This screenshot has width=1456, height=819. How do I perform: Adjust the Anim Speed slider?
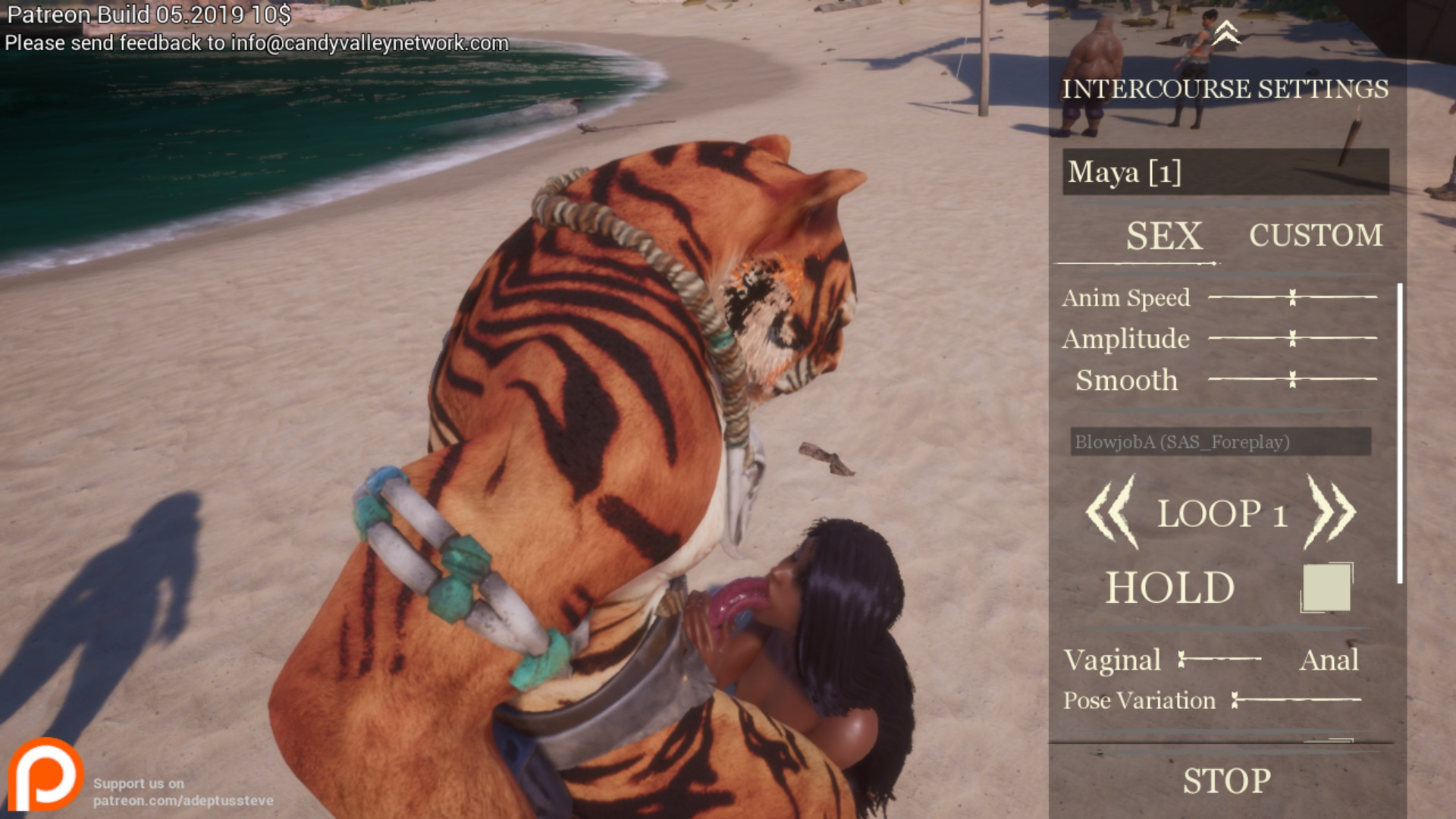tap(1292, 297)
